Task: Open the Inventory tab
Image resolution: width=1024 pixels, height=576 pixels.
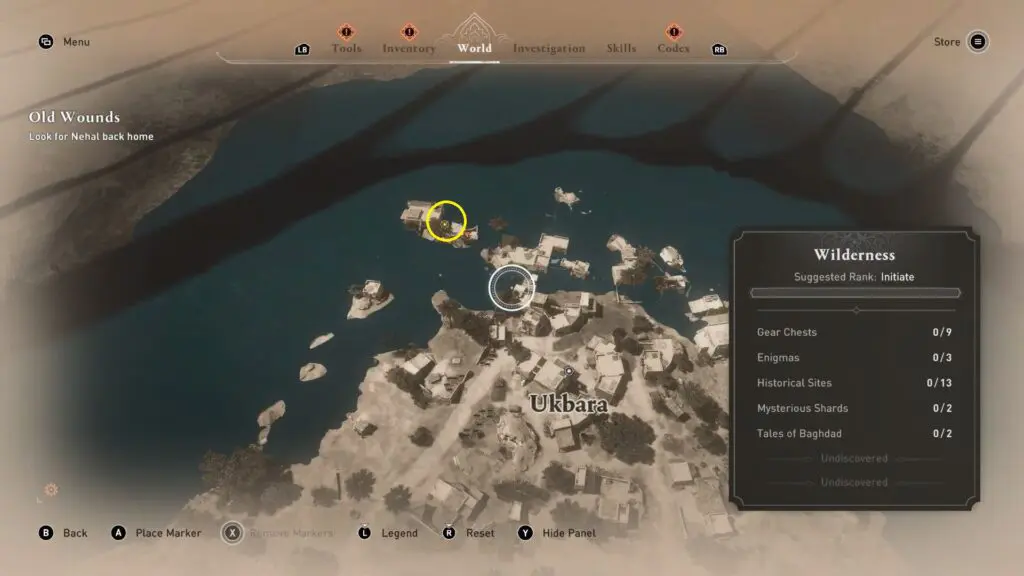Action: (409, 48)
